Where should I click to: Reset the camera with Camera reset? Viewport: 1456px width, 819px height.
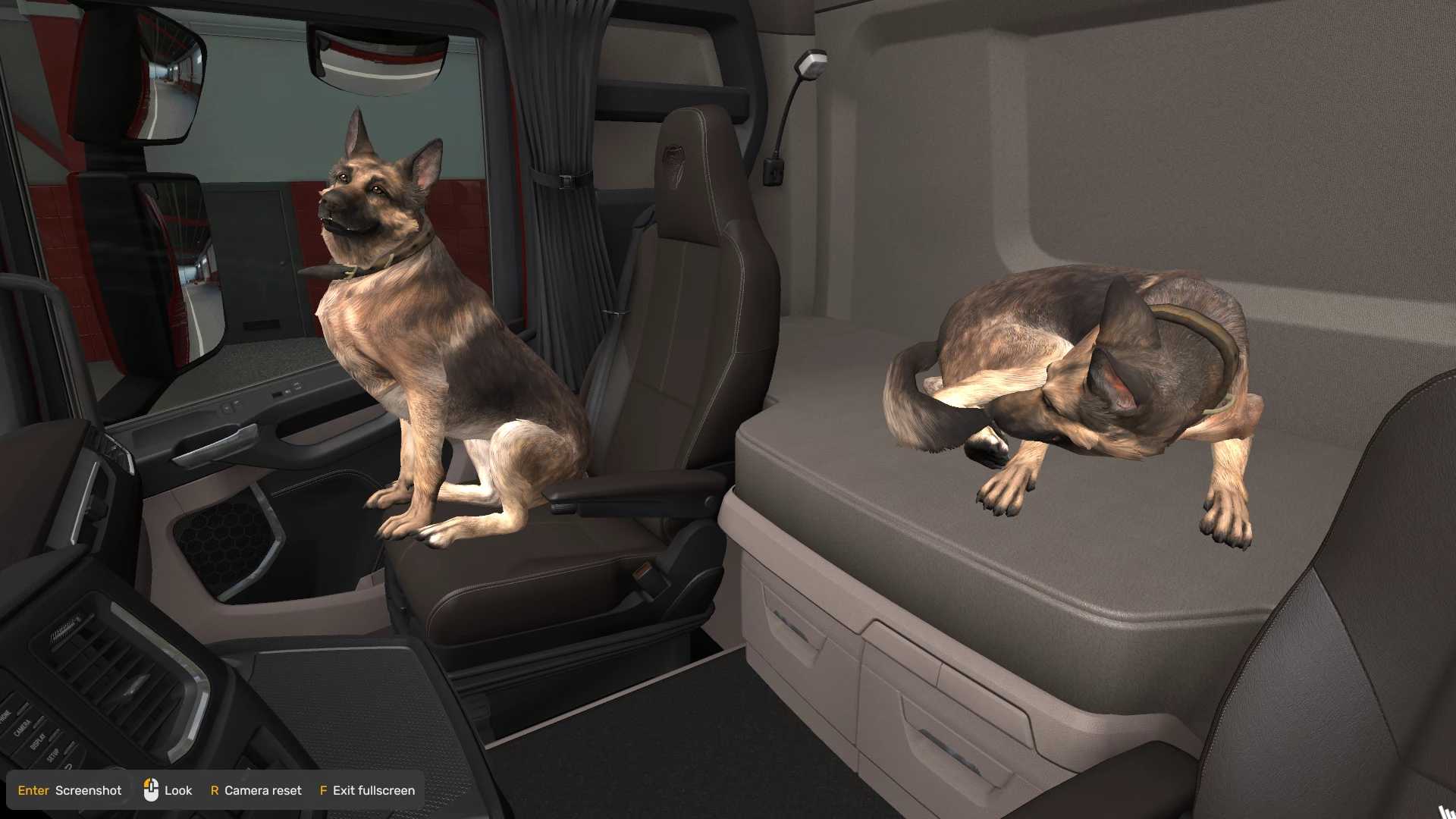pyautogui.click(x=256, y=790)
